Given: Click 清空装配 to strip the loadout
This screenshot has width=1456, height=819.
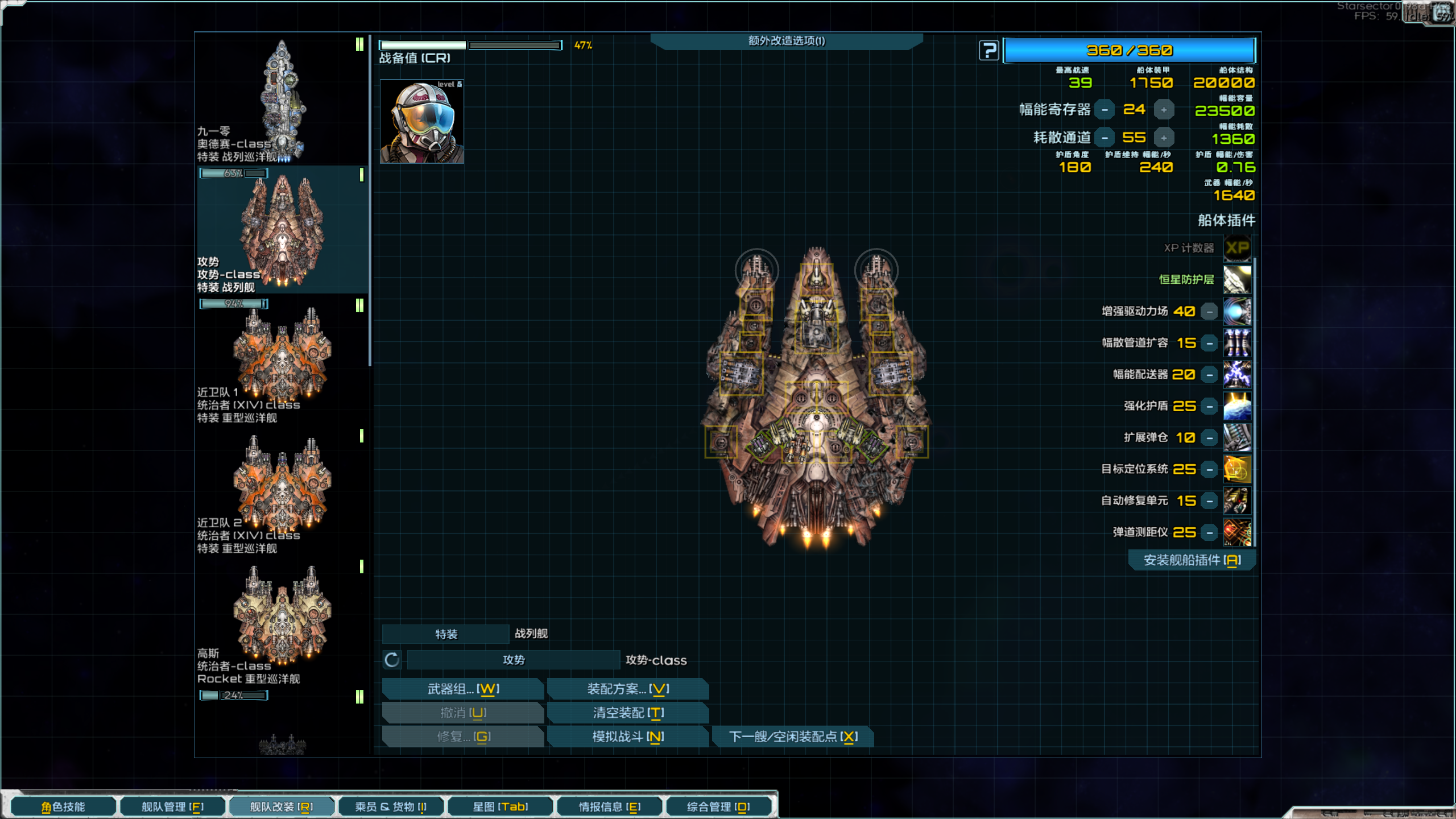Looking at the screenshot, I should coord(628,713).
